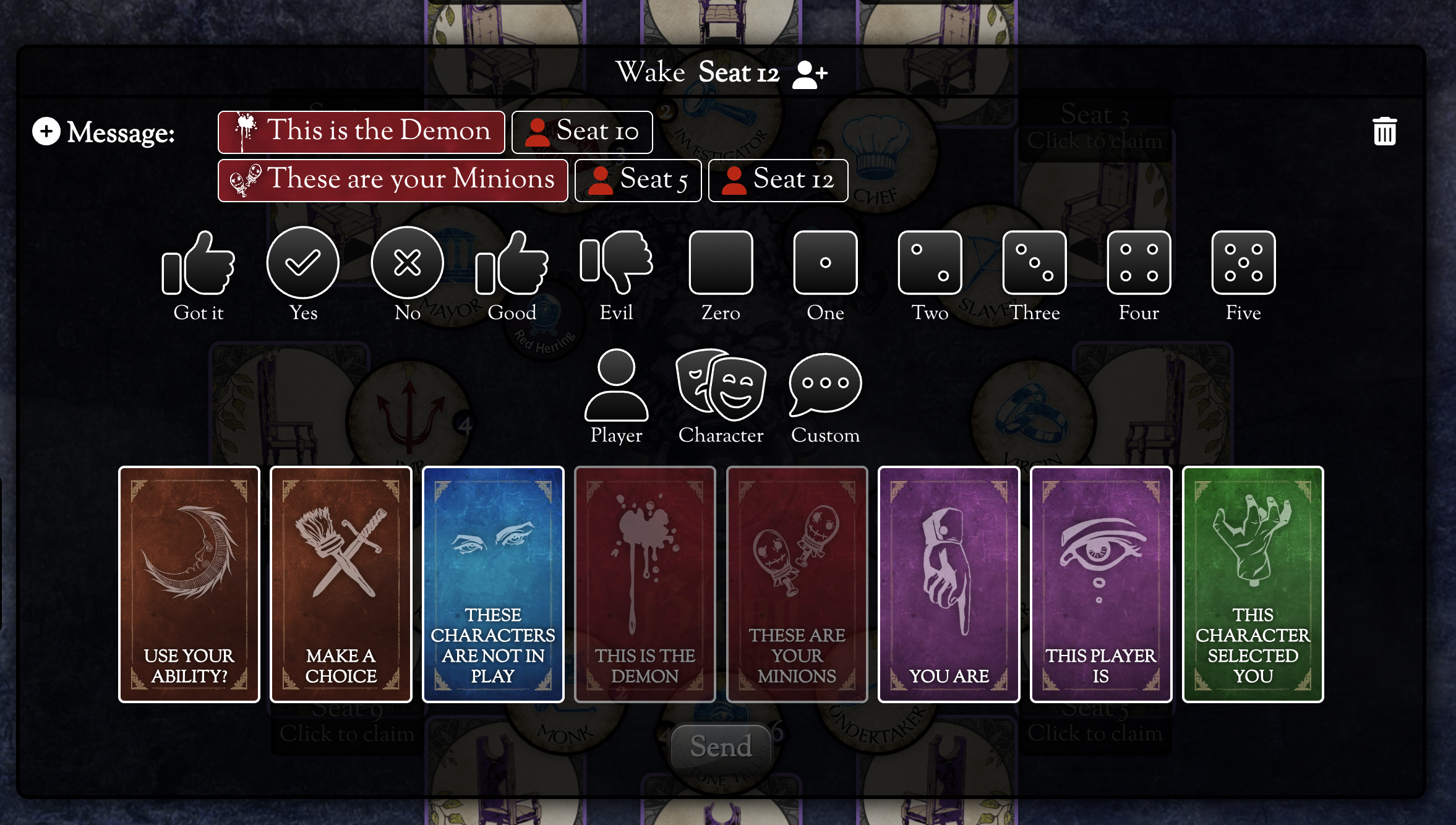Choose the 'Make a Choice' card
The width and height of the screenshot is (1456, 825).
point(341,584)
